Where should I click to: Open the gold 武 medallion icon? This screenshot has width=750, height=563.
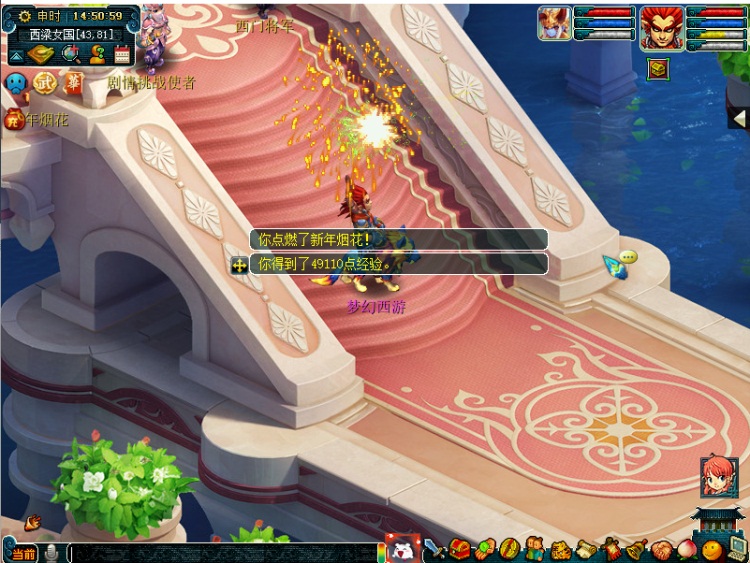[x=46, y=82]
